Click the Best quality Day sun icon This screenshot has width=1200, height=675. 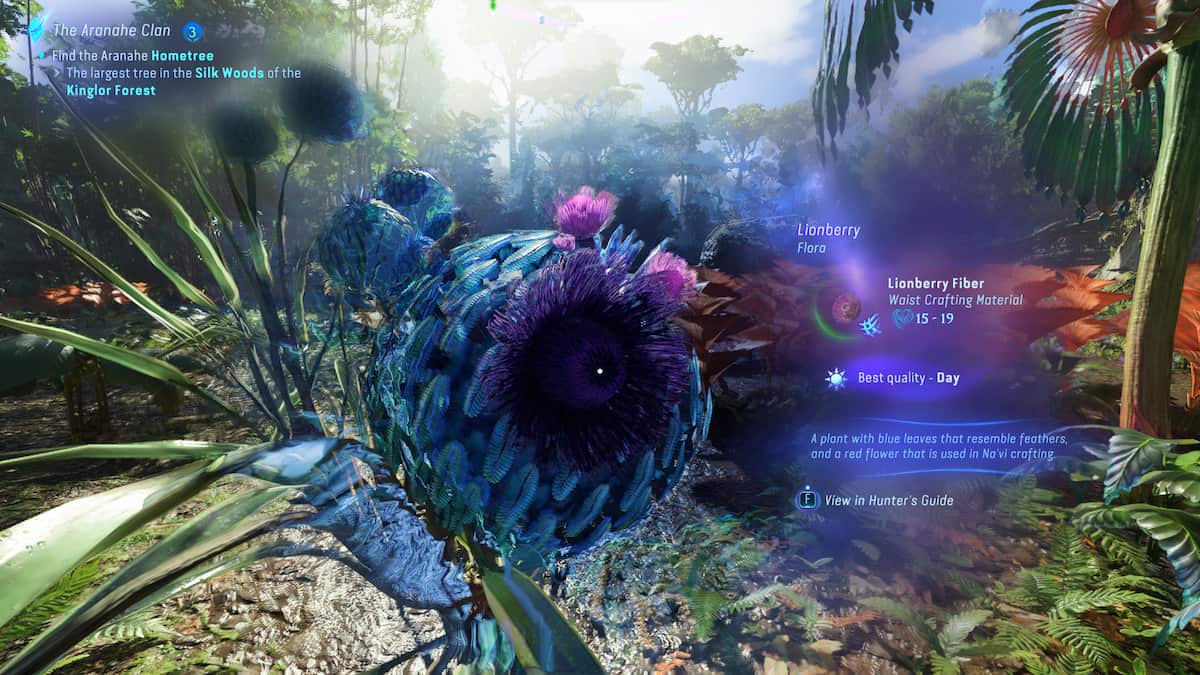click(835, 378)
